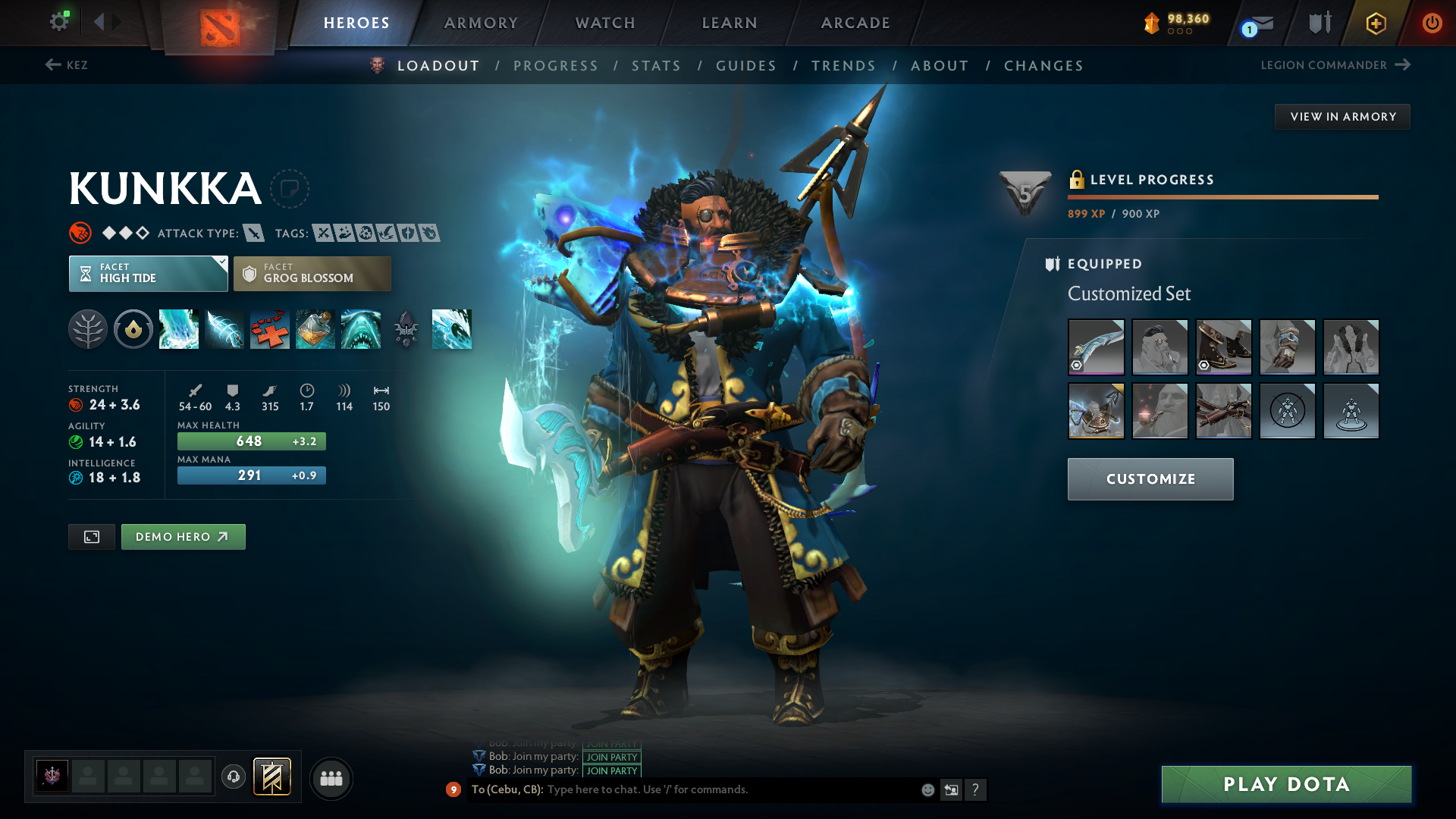Image resolution: width=1456 pixels, height=819 pixels.
Task: Open the Armory tab
Action: pos(481,23)
